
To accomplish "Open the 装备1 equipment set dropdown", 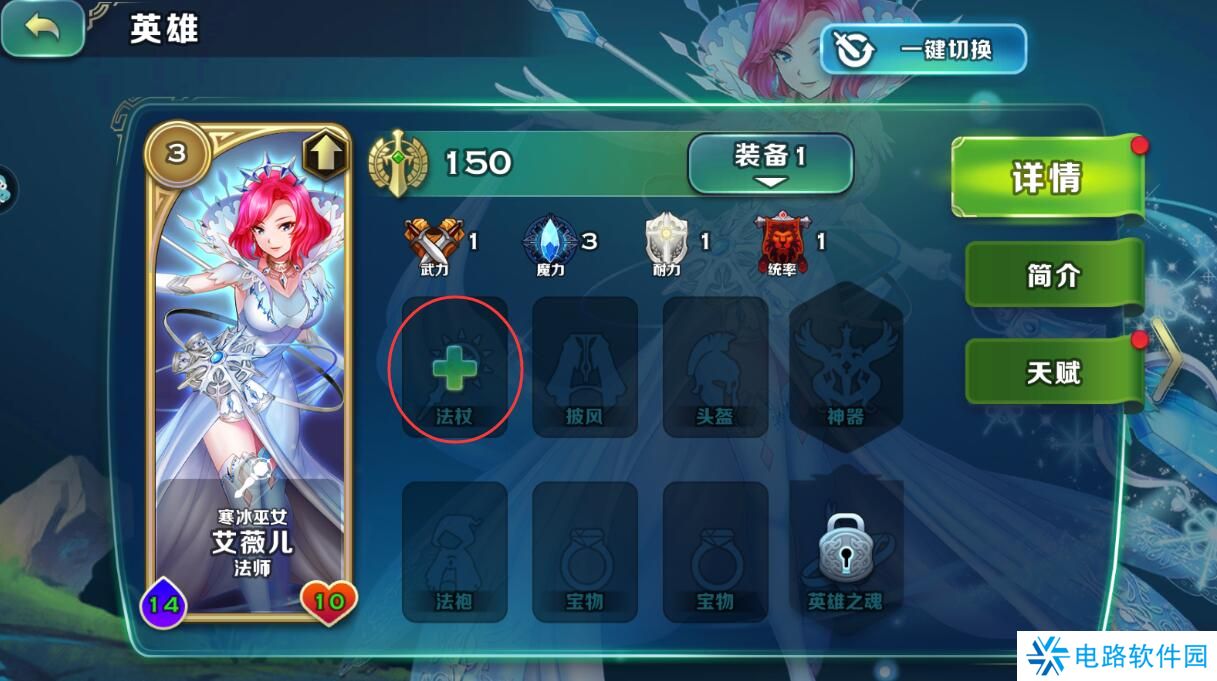I will click(x=770, y=163).
